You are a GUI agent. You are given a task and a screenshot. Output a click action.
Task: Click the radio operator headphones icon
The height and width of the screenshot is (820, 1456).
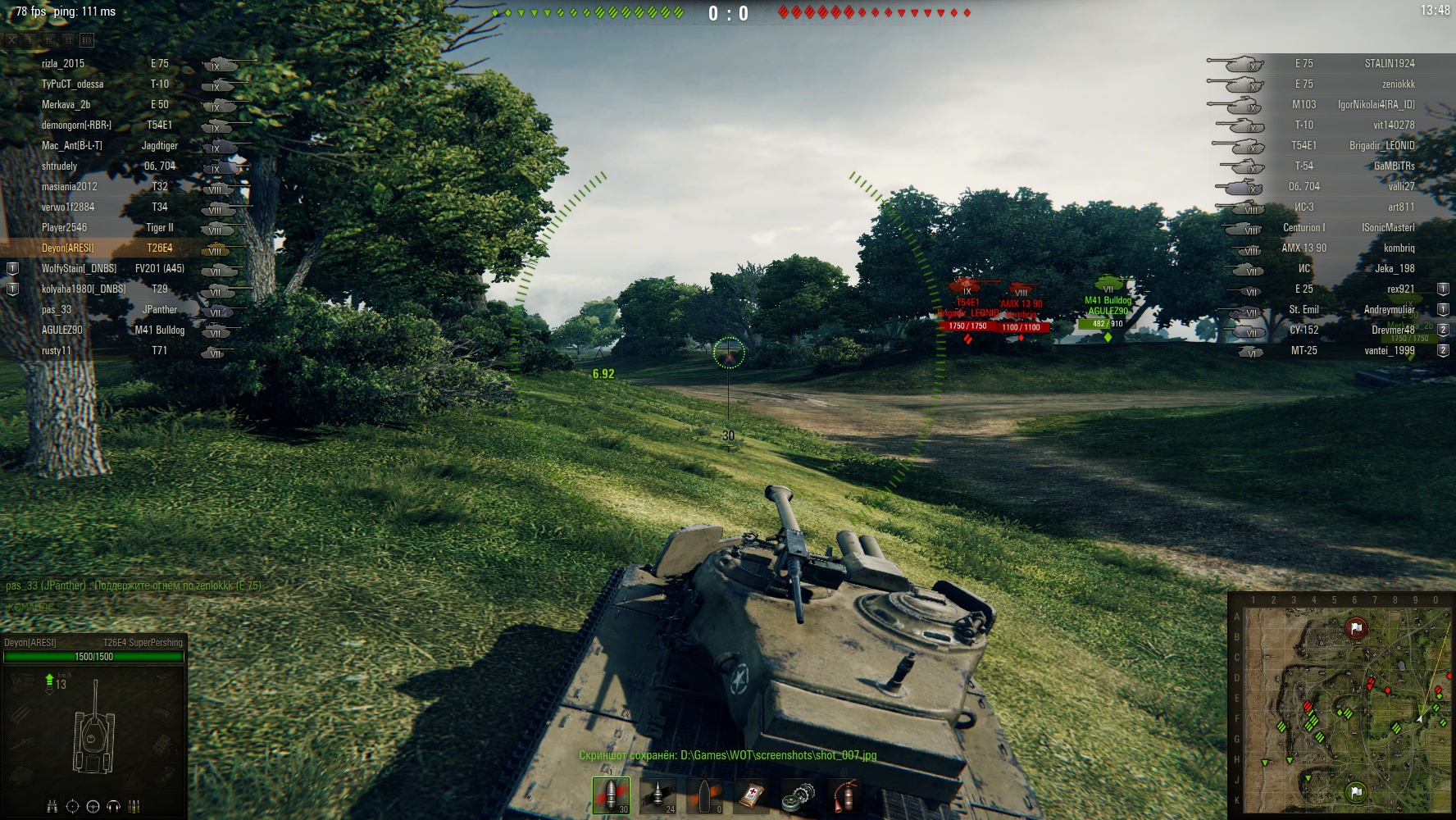(113, 806)
